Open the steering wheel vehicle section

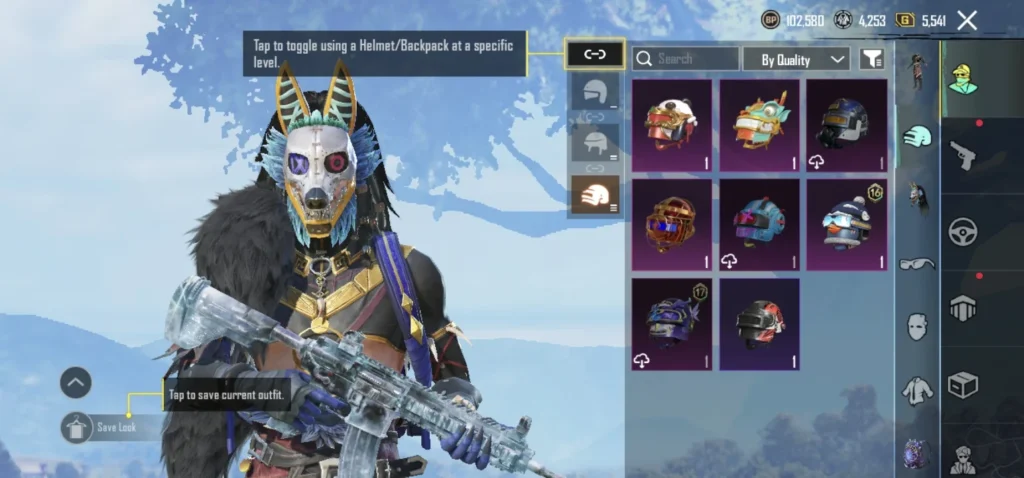click(x=962, y=232)
